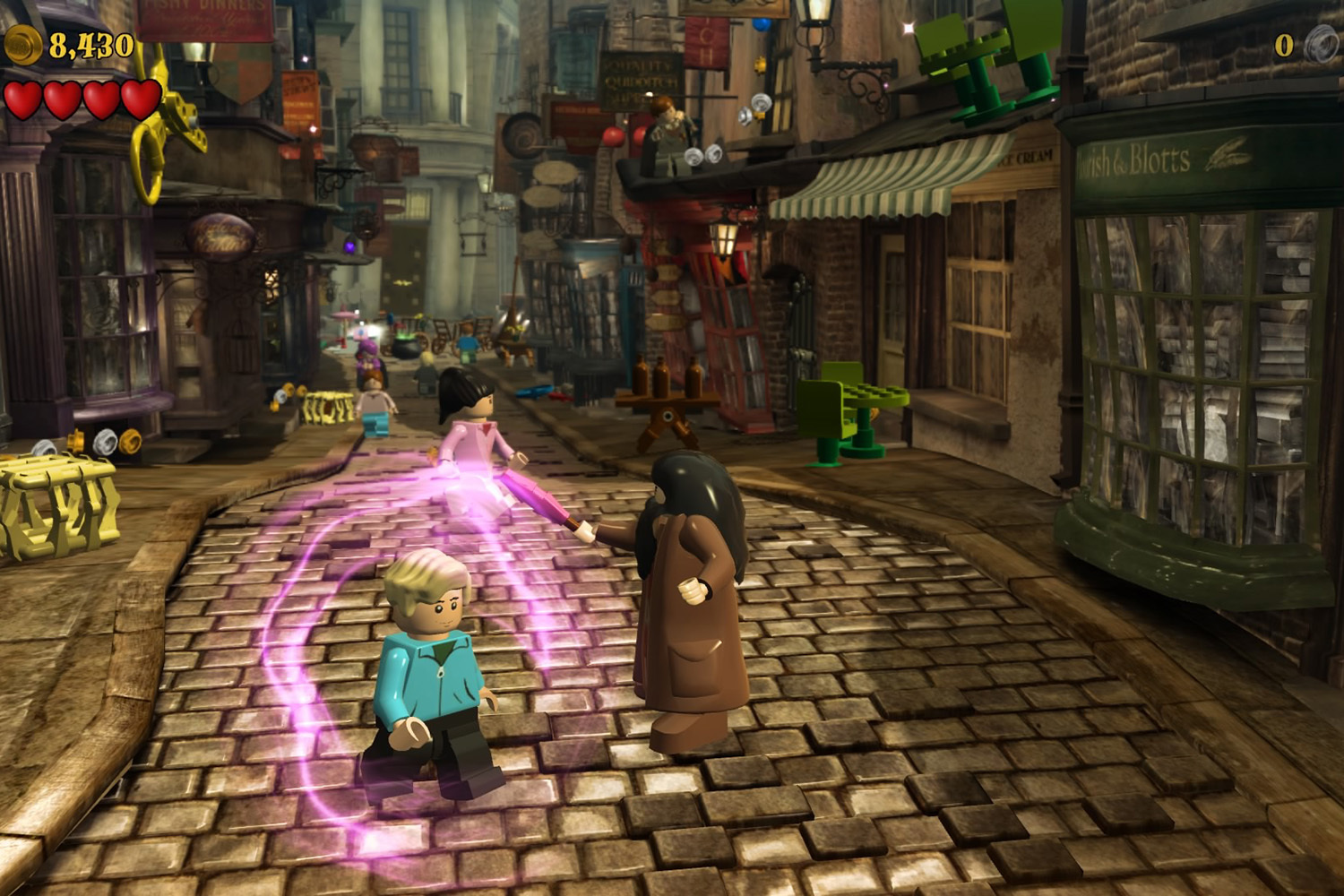Select the silver stud icon for player two
The width and height of the screenshot is (1344, 896).
click(x=1321, y=43)
